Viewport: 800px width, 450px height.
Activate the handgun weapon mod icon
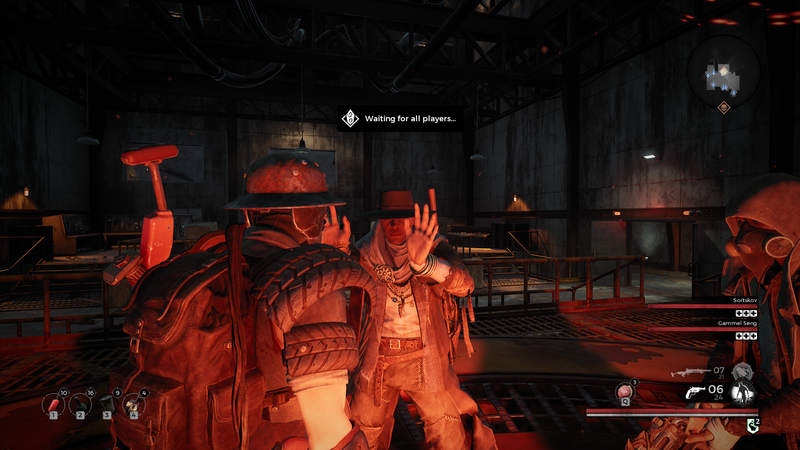[x=744, y=393]
